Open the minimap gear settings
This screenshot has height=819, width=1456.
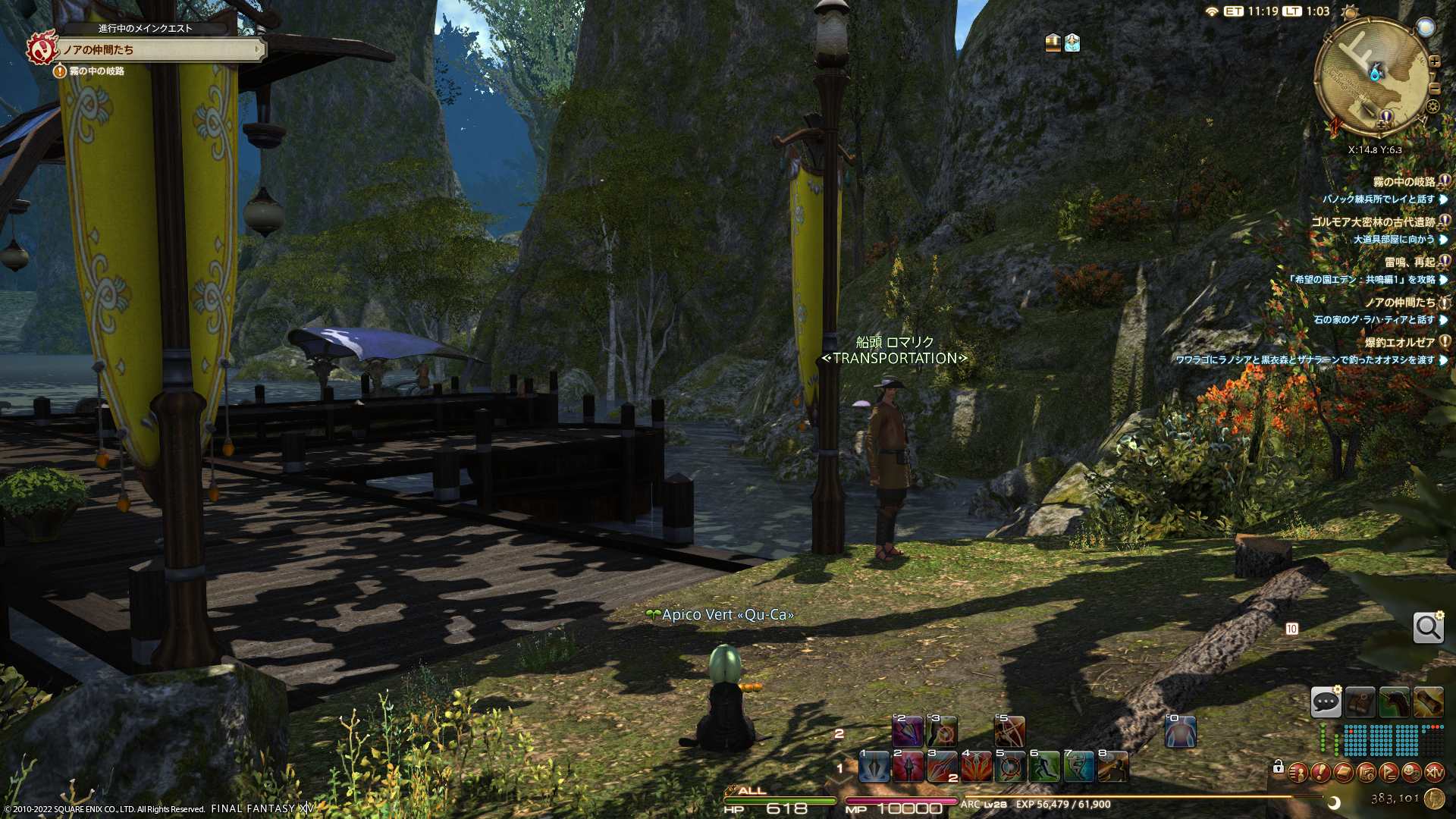[1432, 107]
